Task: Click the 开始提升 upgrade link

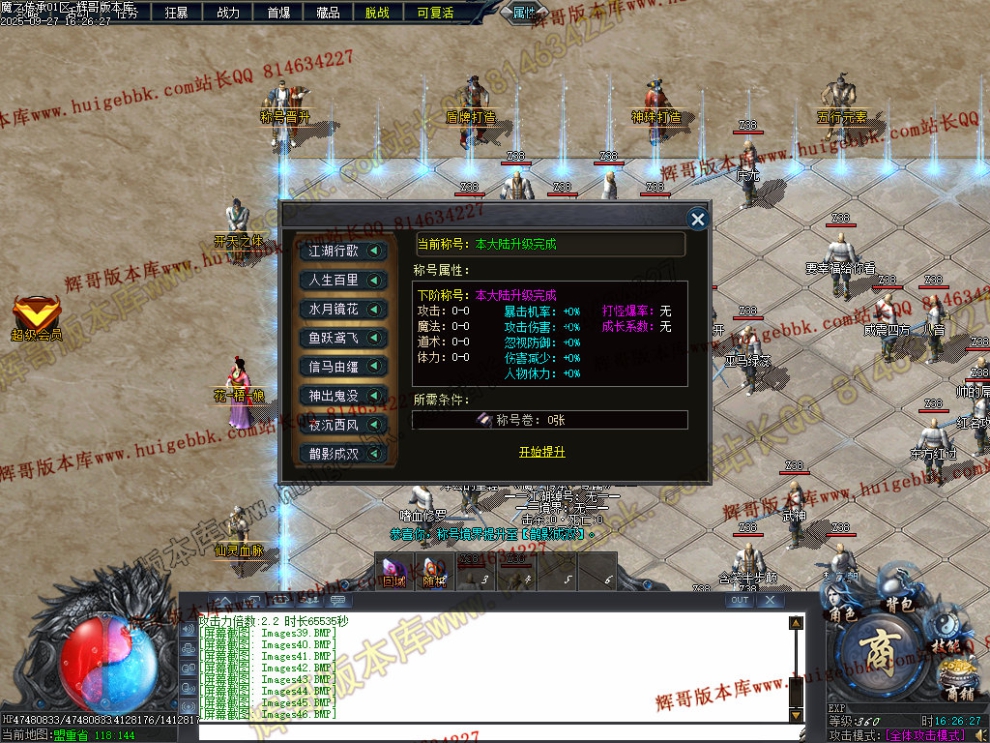Action: 542,452
